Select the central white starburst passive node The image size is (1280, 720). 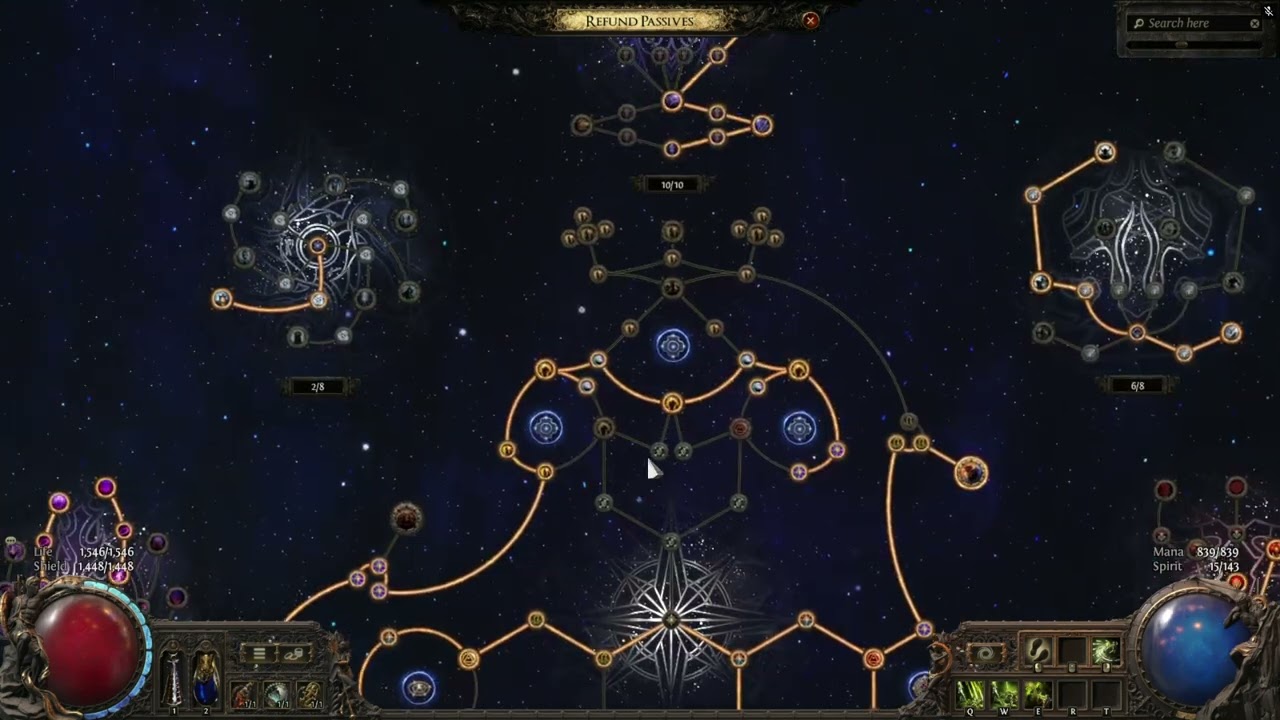click(671, 620)
